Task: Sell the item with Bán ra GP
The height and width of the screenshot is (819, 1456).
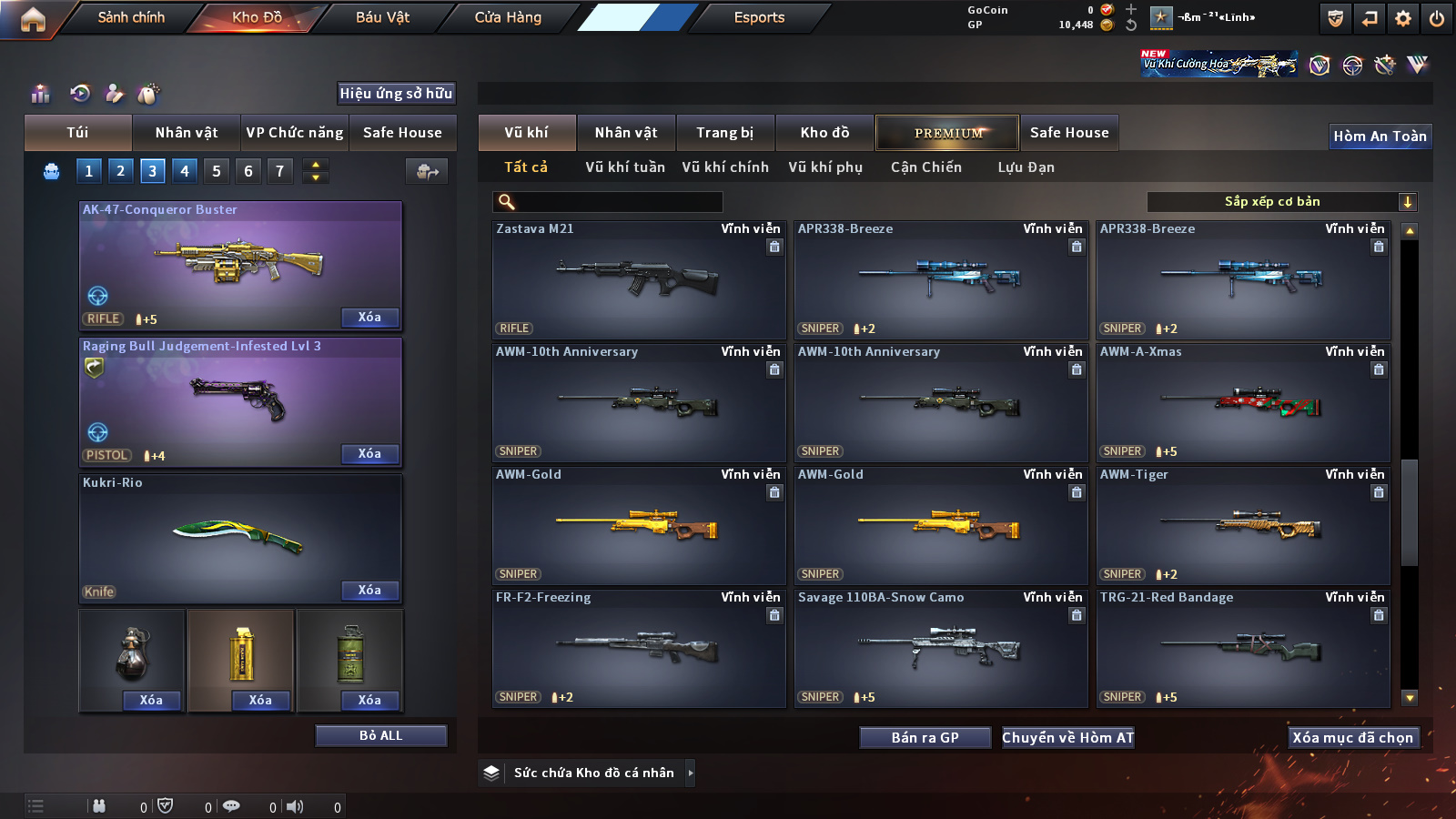Action: 925,737
